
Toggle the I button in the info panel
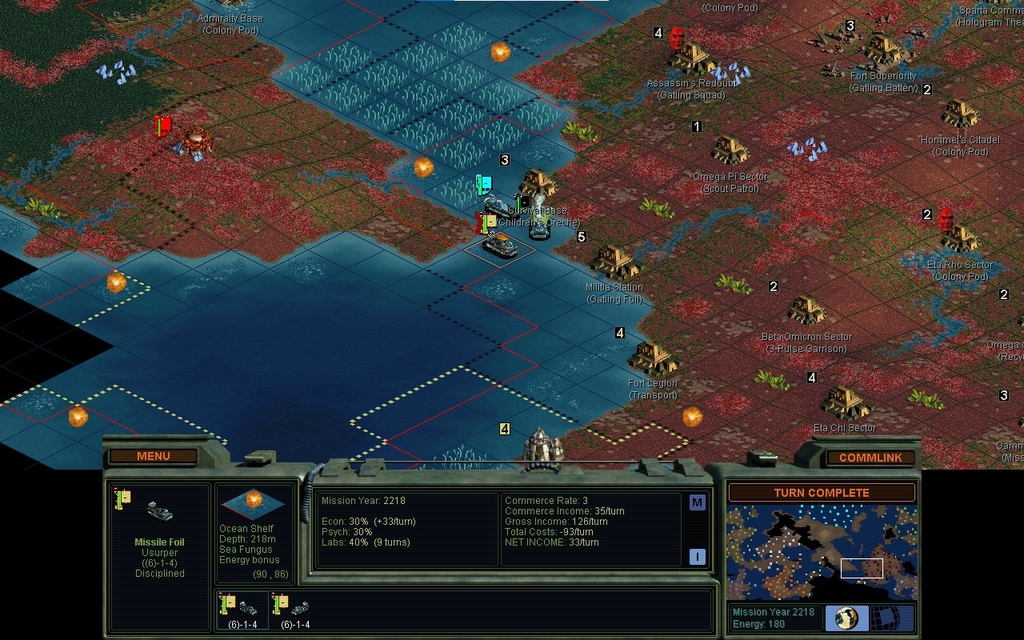click(x=697, y=557)
